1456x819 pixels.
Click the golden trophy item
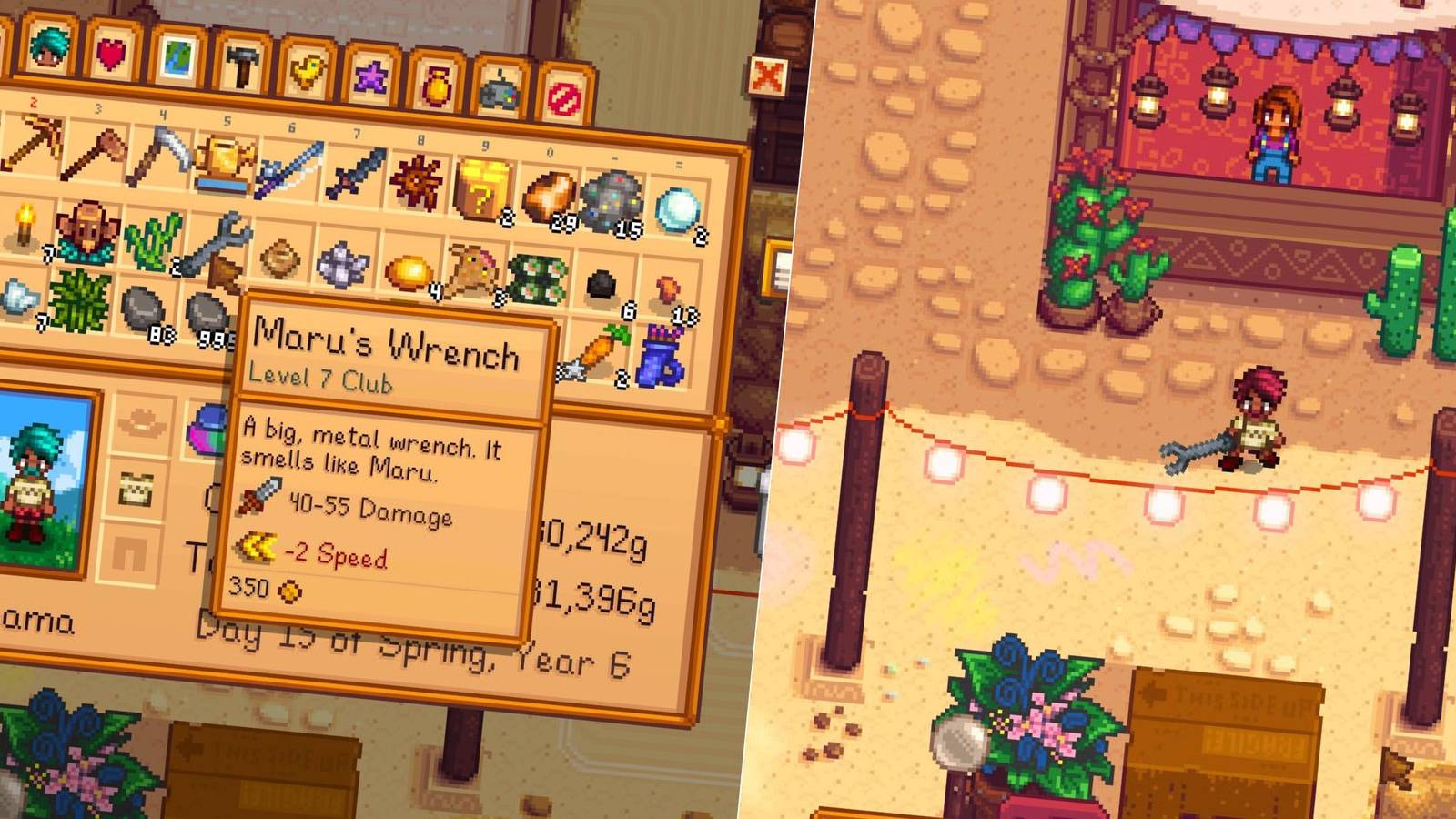click(x=225, y=161)
